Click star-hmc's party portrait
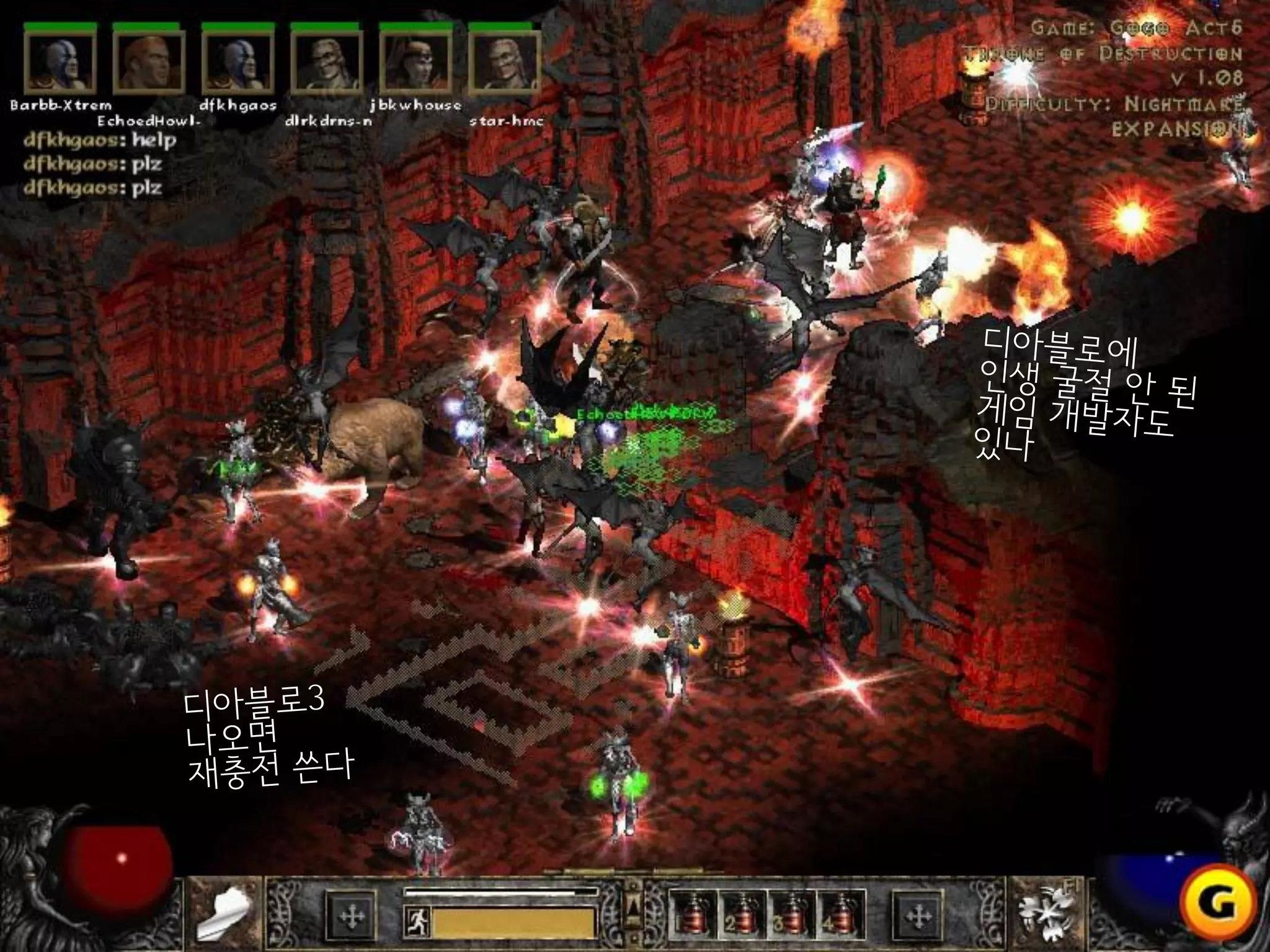1270x952 pixels. (x=504, y=62)
